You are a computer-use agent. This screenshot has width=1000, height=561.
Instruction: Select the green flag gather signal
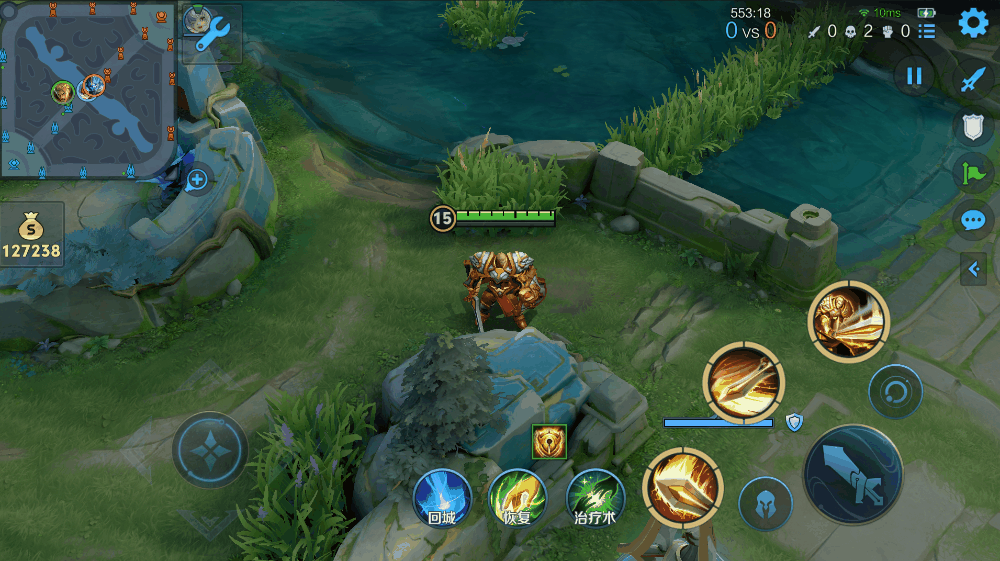973,173
